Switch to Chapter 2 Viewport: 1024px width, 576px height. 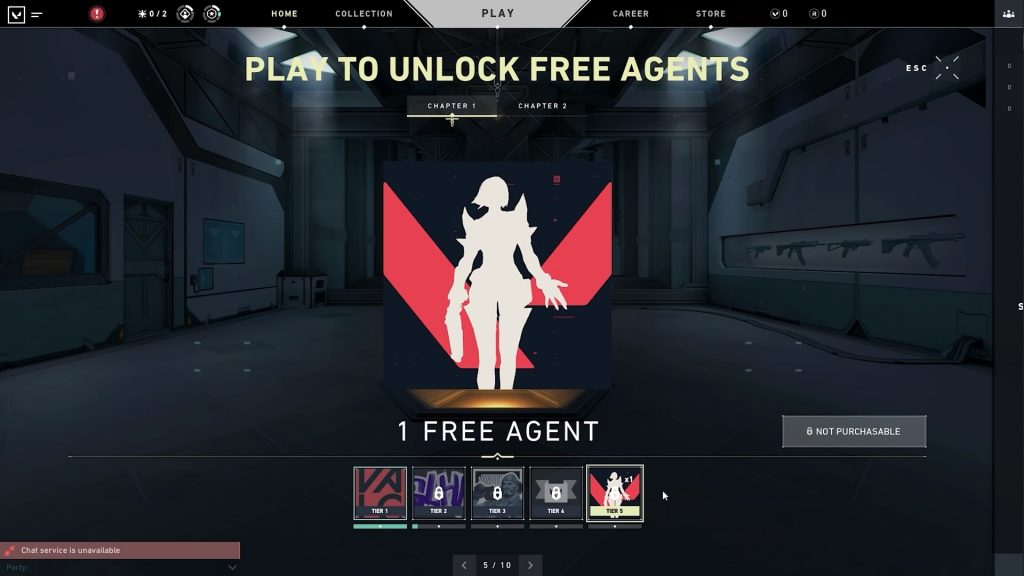pyautogui.click(x=542, y=106)
